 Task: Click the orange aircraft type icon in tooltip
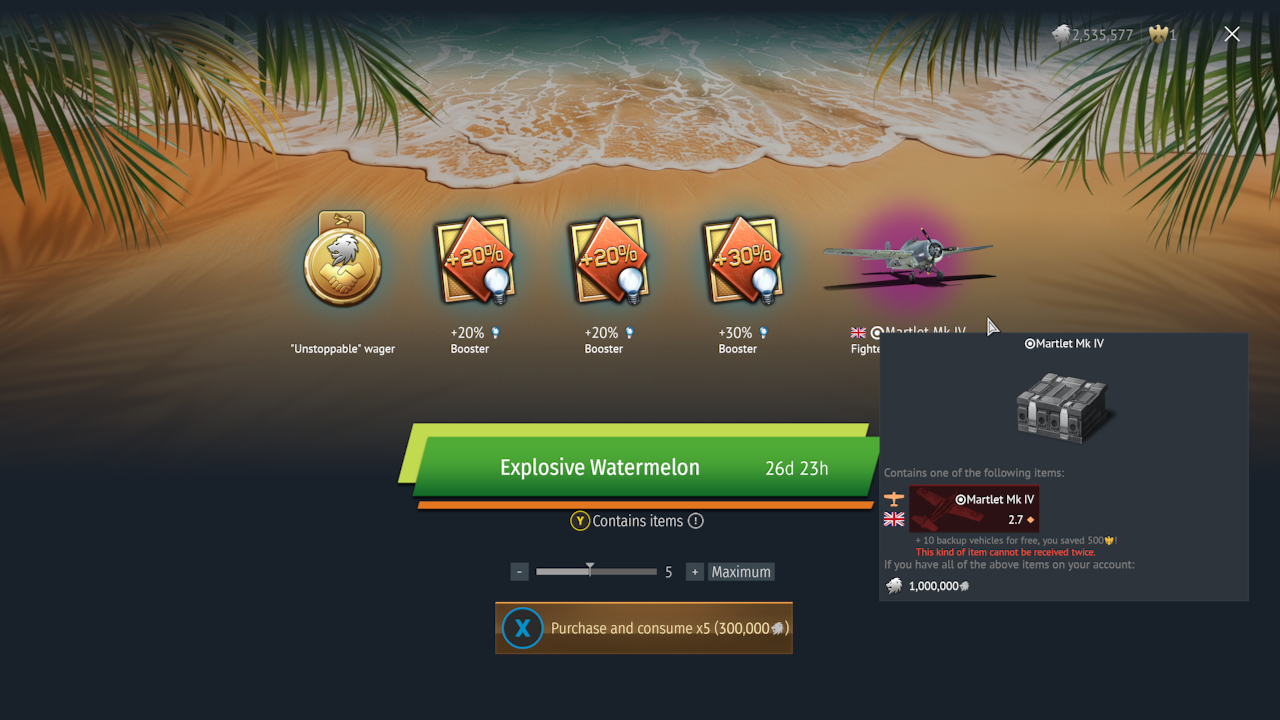(x=893, y=498)
